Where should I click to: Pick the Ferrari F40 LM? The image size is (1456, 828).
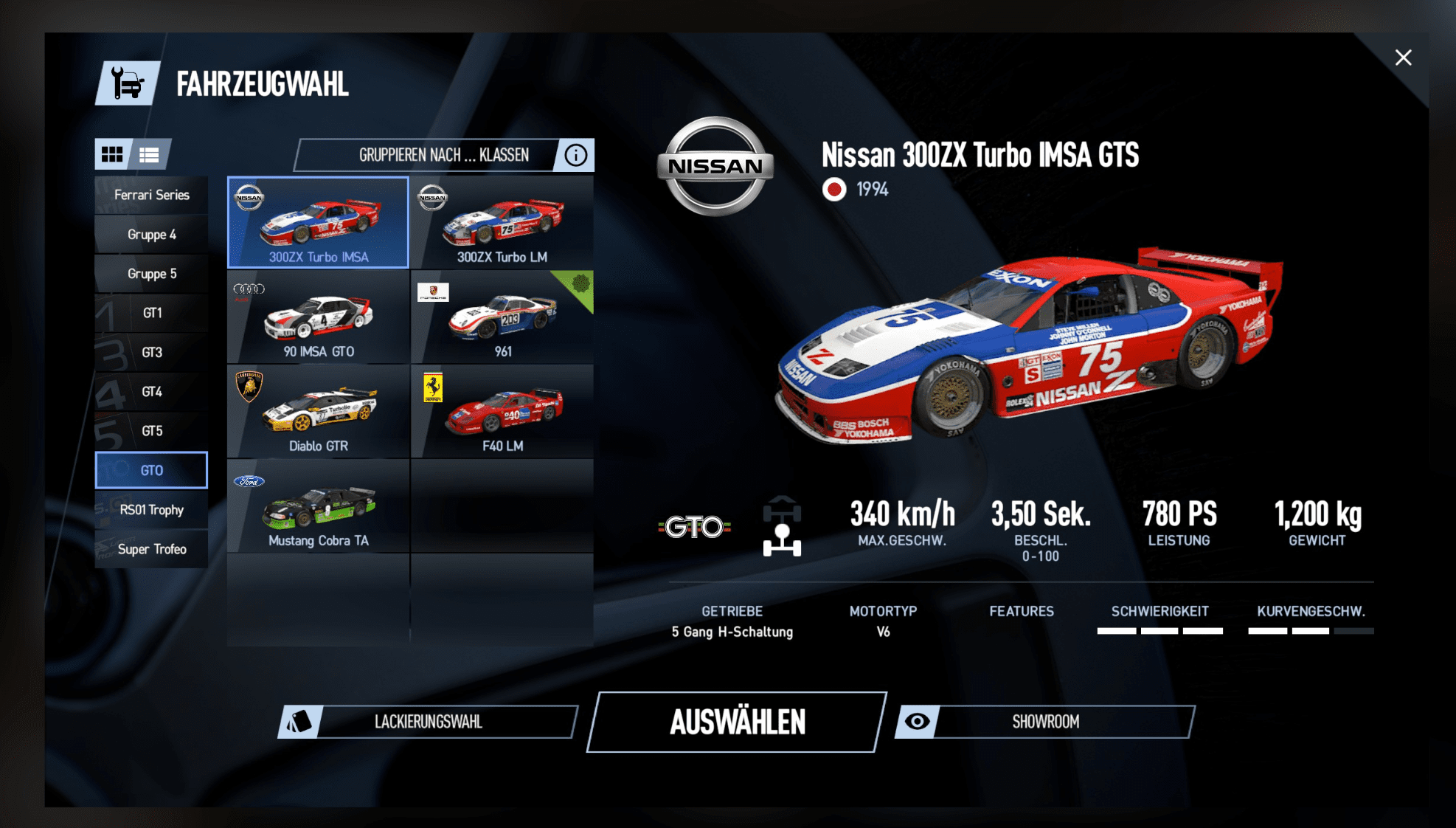(x=502, y=412)
